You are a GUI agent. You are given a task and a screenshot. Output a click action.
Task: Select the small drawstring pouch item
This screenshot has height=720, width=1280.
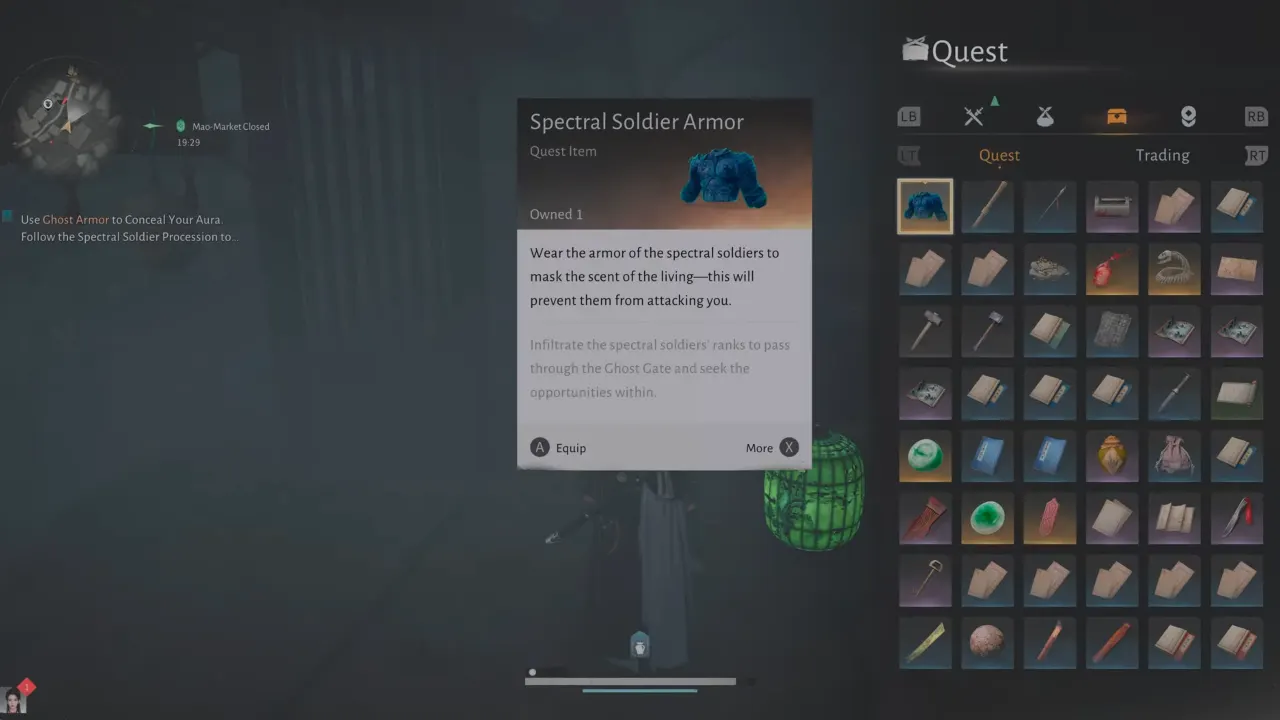click(1174, 456)
